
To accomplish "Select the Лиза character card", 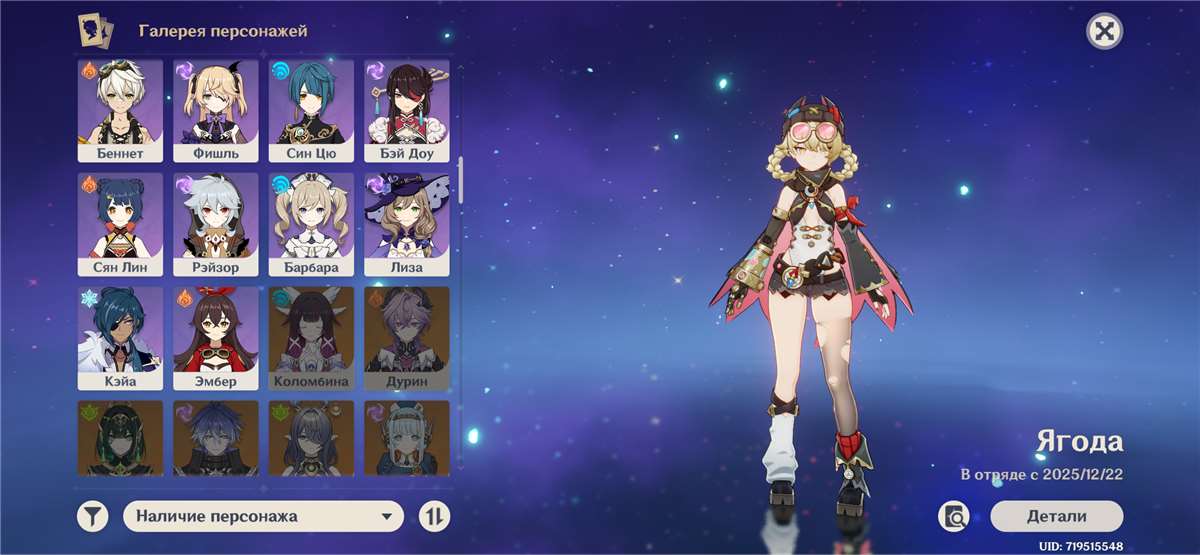I will pyautogui.click(x=406, y=224).
